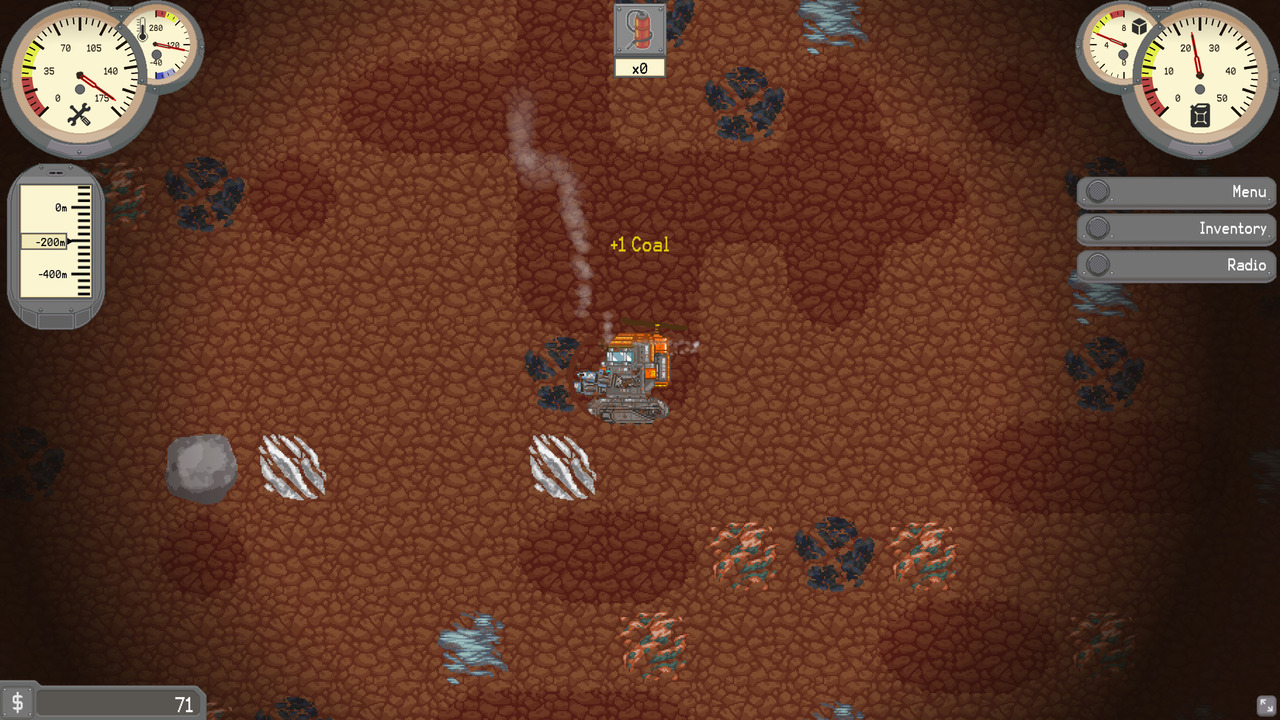Image resolution: width=1280 pixels, height=720 pixels.
Task: Select the thermometer icon on the temperature gauge
Action: point(142,29)
